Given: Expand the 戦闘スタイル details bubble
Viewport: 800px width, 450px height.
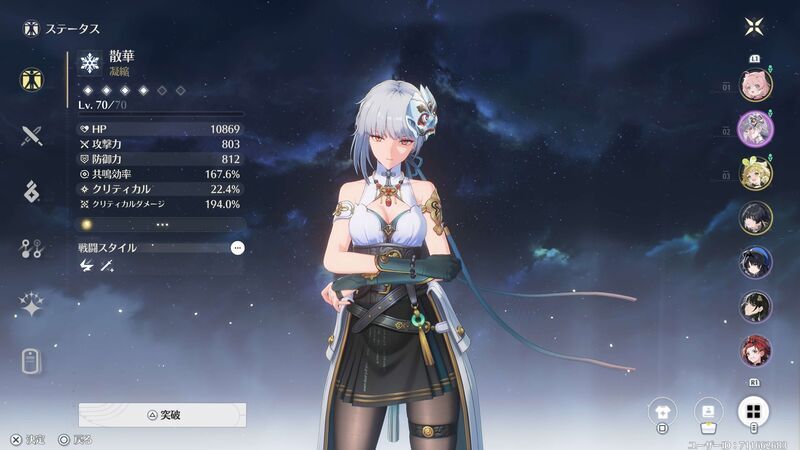Looking at the screenshot, I should coord(237,247).
